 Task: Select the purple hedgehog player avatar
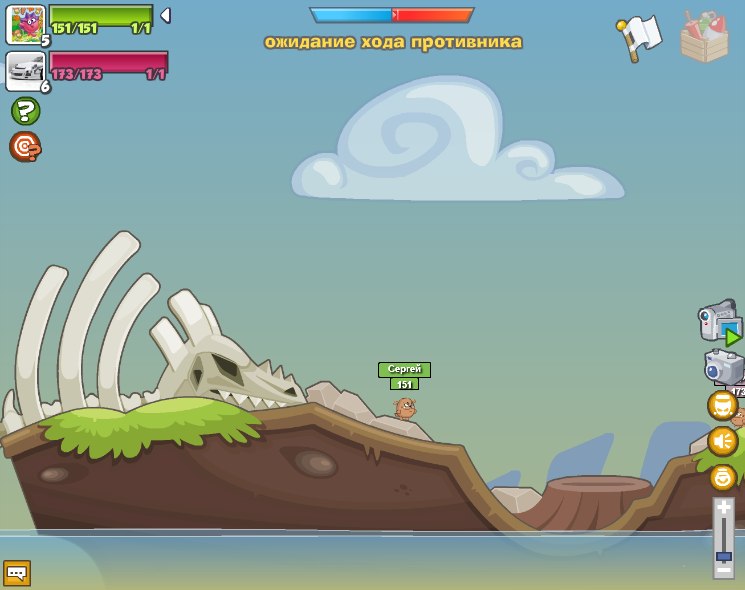tap(25, 24)
